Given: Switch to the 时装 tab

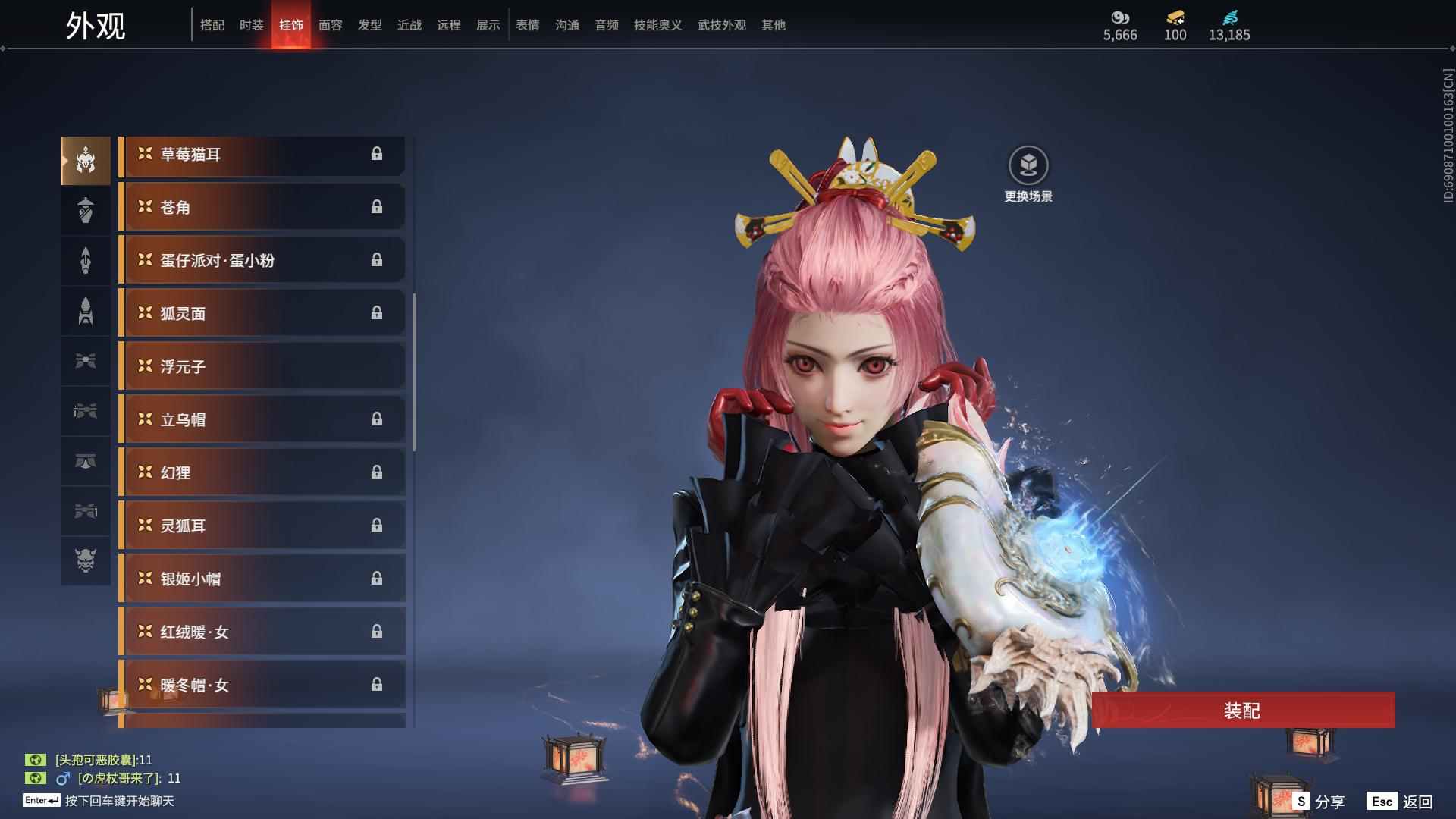Looking at the screenshot, I should click(x=251, y=25).
